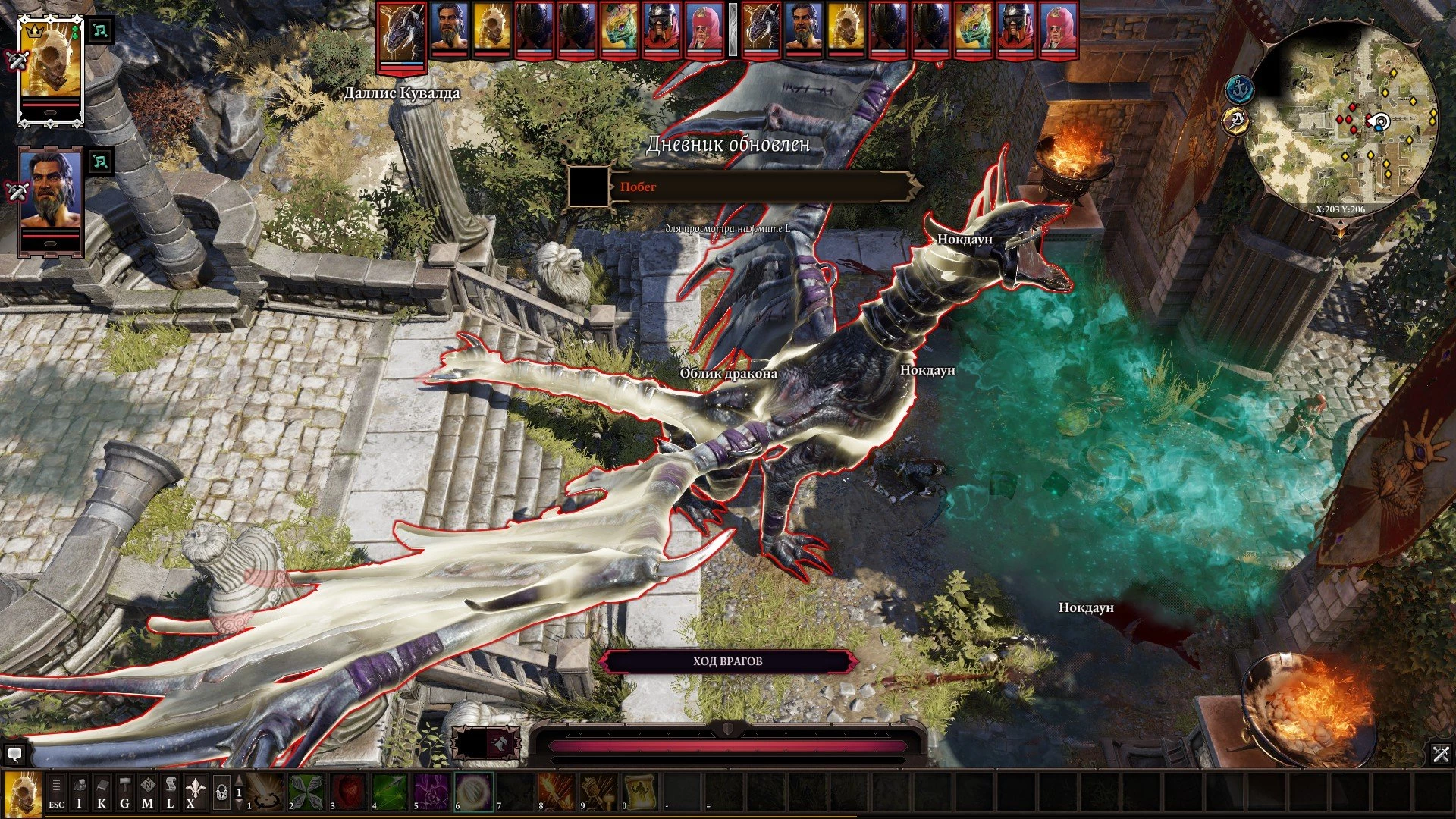Select the skeleton character portrait with crown

point(50,64)
